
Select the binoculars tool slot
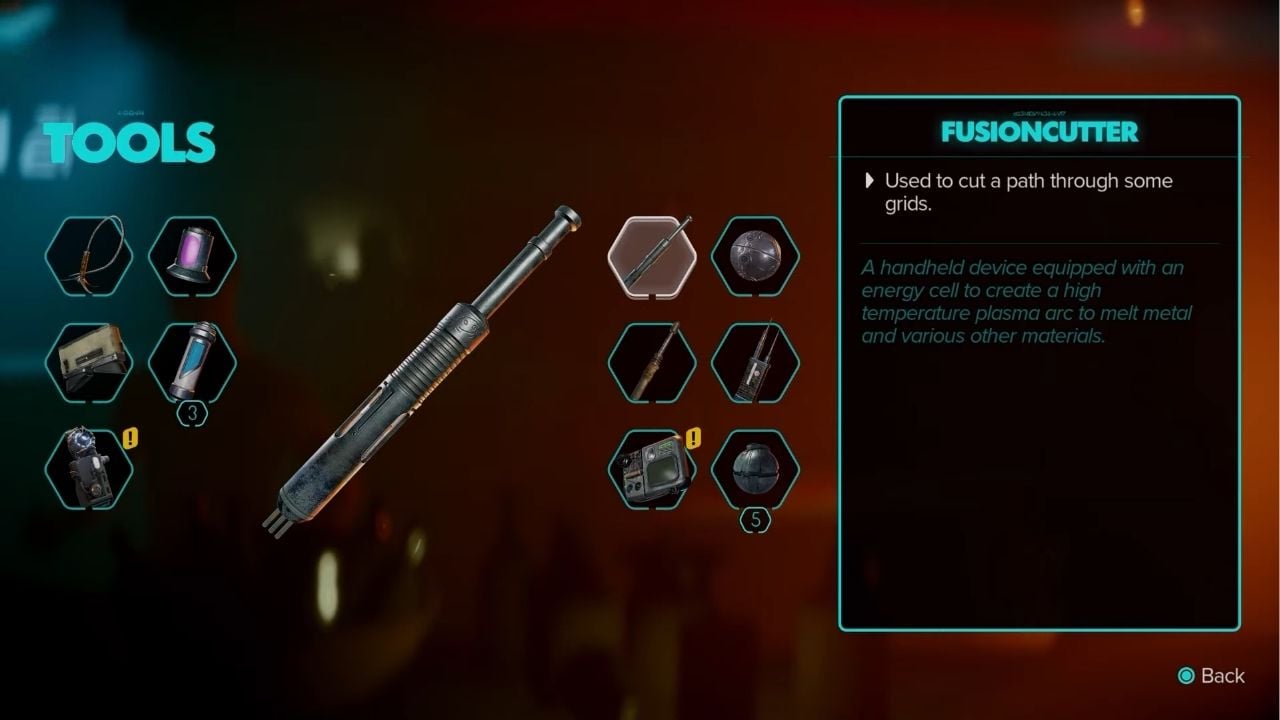[x=89, y=362]
